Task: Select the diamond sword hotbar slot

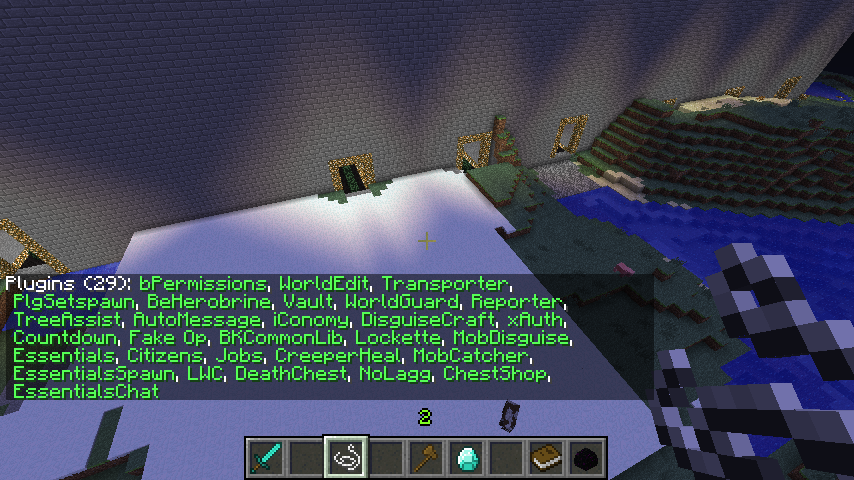Action: point(265,457)
